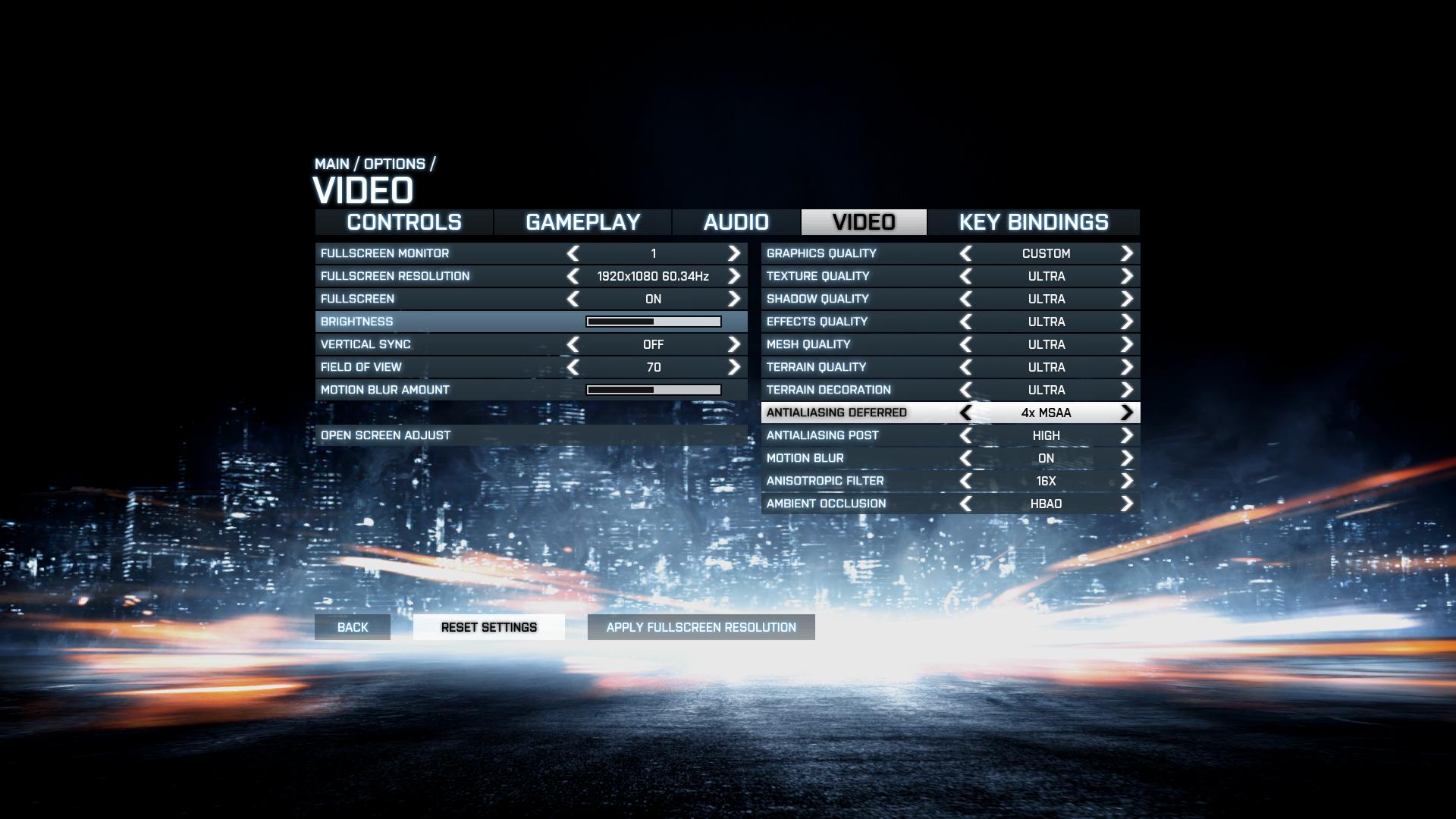The image size is (1456, 819).
Task: Click the Brightness slider bar
Action: coord(654,322)
